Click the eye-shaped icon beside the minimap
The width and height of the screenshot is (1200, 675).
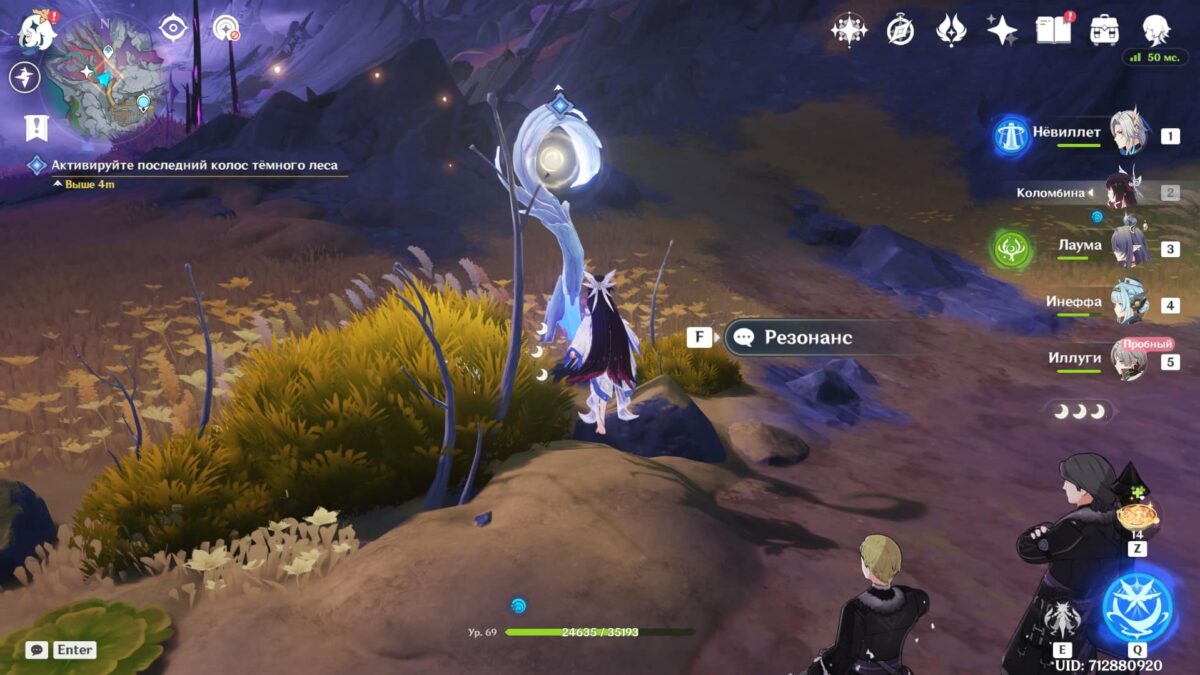pyautogui.click(x=174, y=28)
